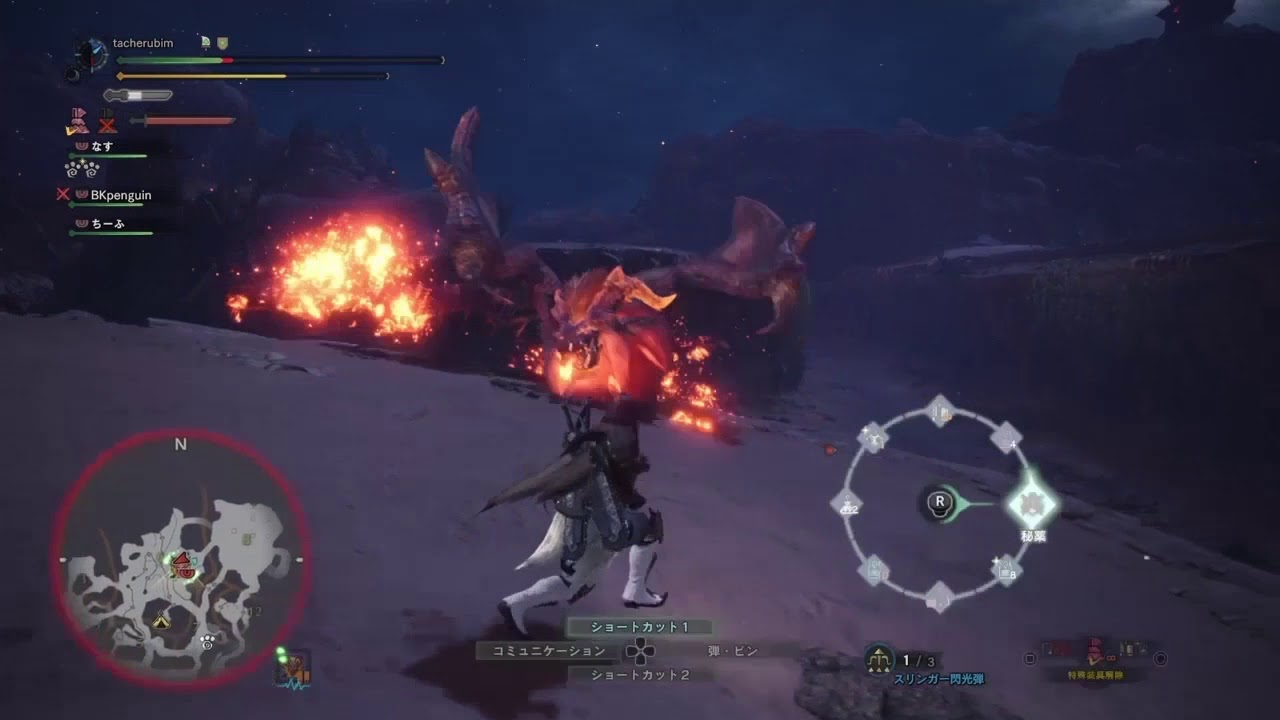The height and width of the screenshot is (720, 1280).
Task: Select party member なす
Action: (102, 146)
